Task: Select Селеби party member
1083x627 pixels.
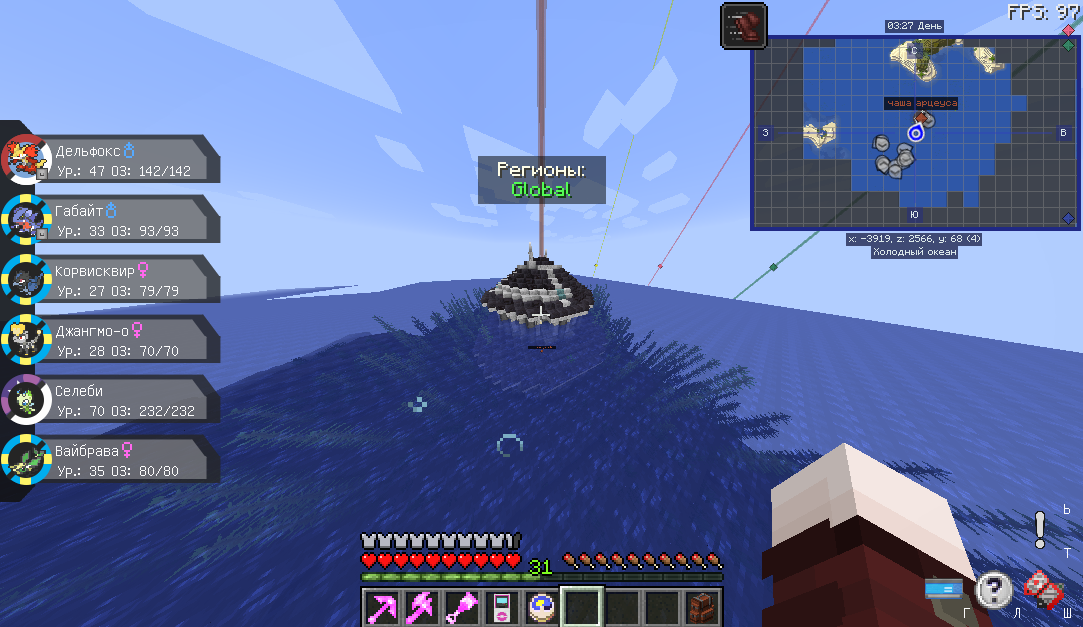Action: 110,400
